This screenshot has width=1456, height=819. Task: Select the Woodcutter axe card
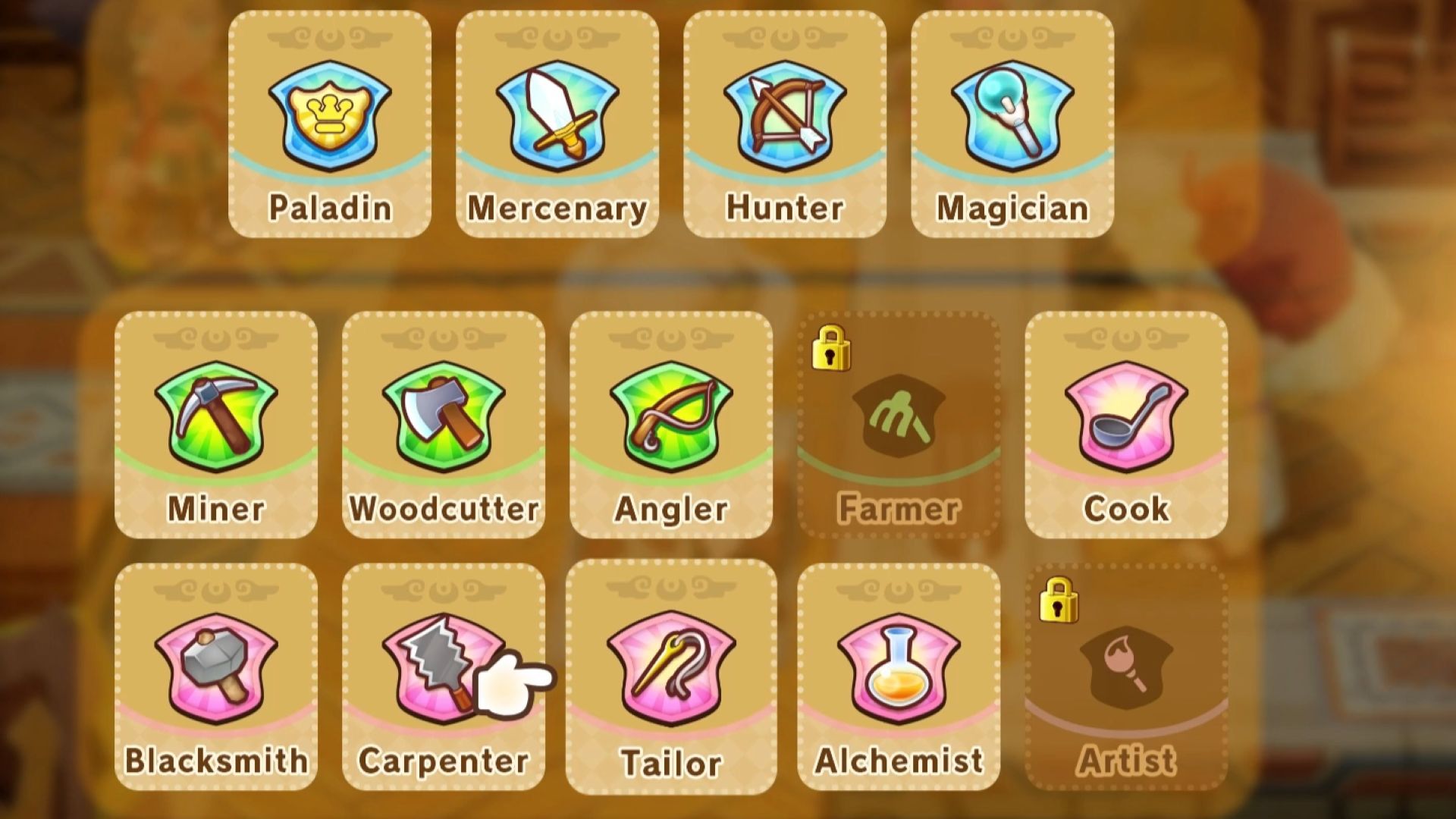(444, 425)
